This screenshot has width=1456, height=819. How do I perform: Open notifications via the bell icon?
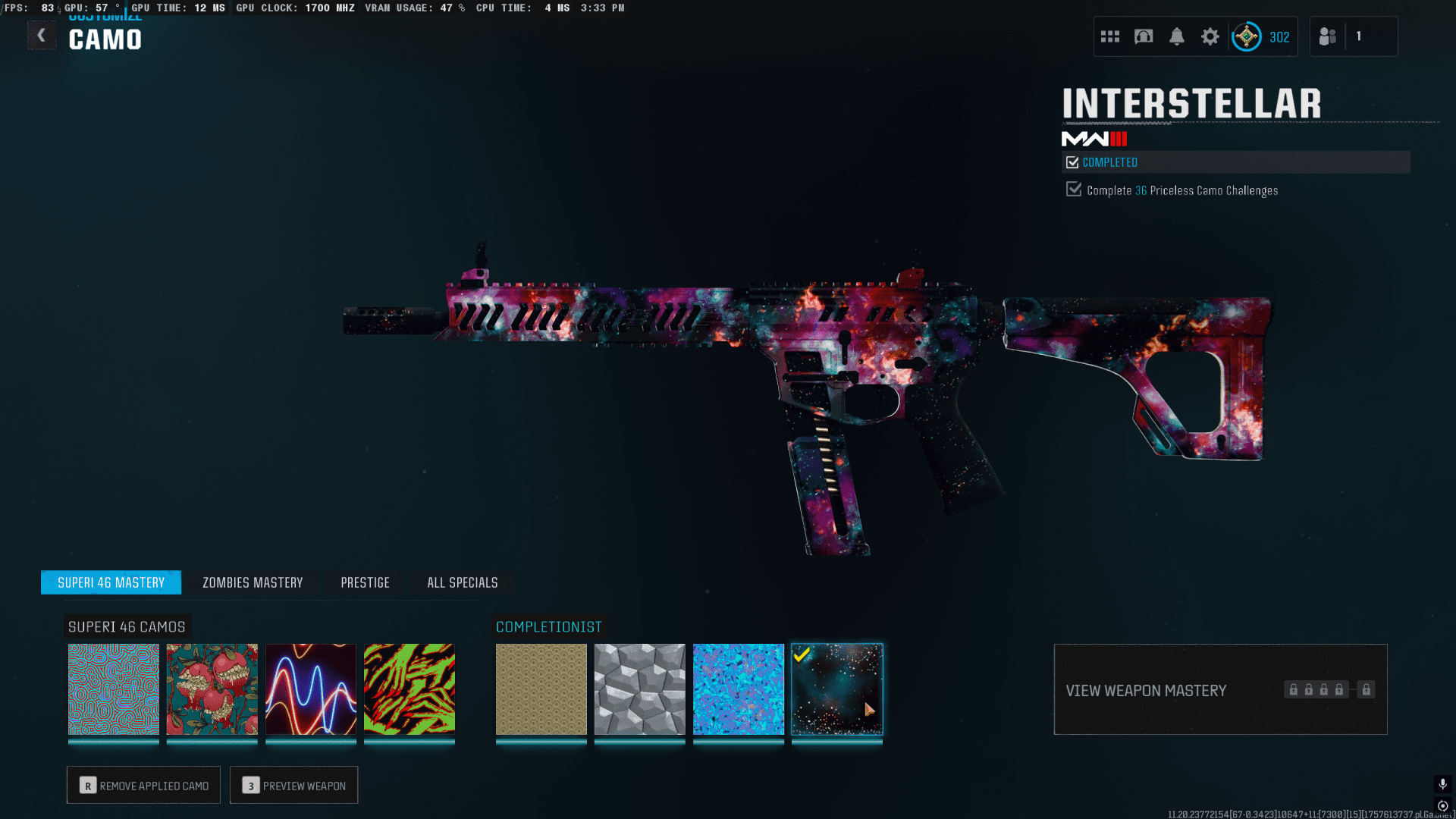point(1177,36)
